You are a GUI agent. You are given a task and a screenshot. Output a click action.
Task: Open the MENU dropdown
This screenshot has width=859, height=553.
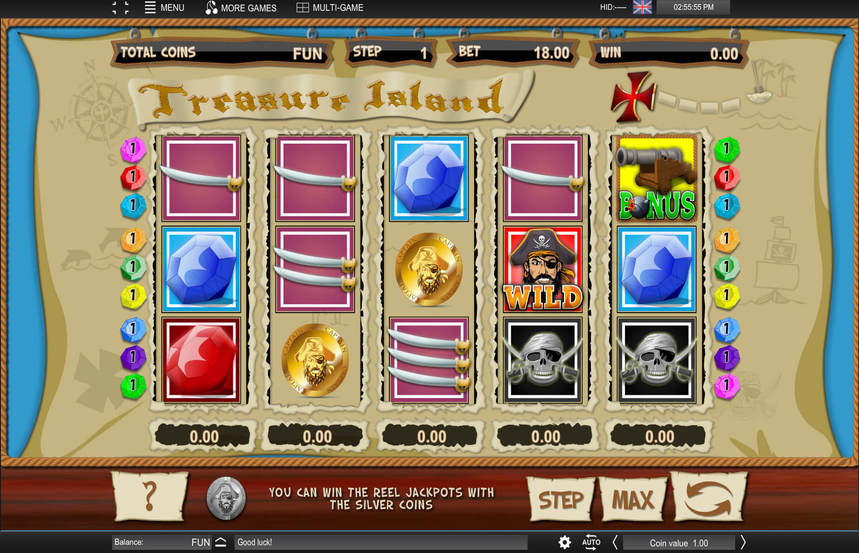[164, 8]
